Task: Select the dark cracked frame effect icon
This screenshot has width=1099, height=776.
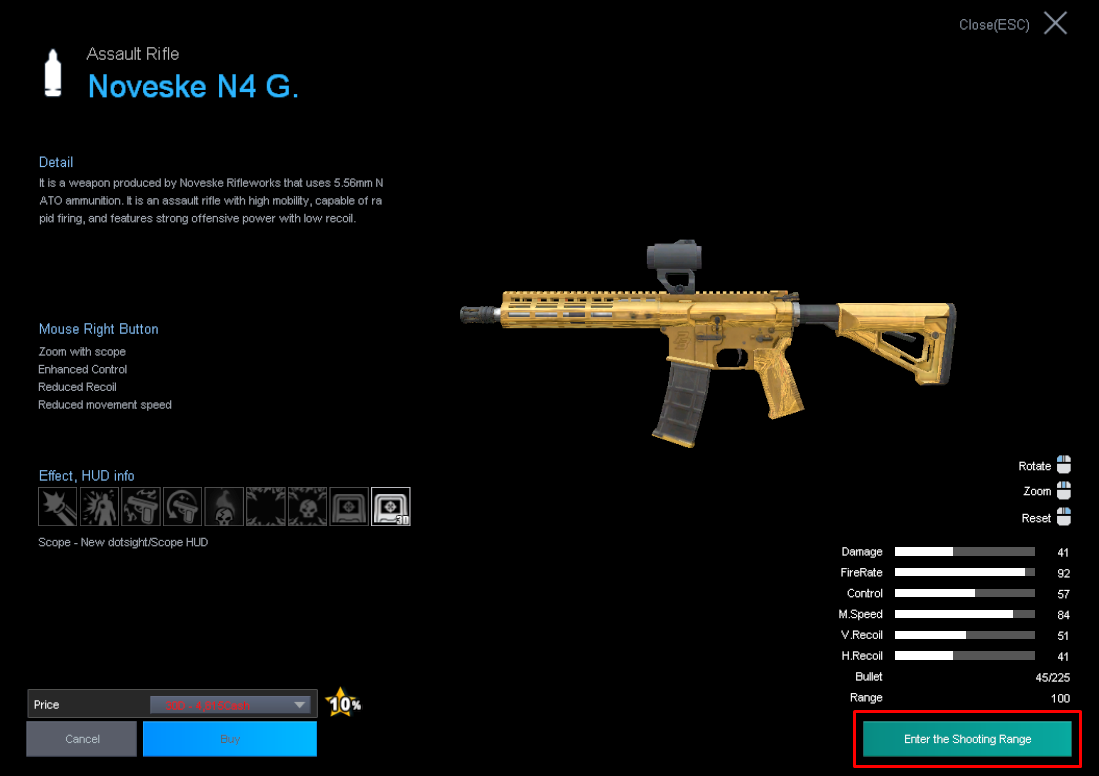Action: 266,507
